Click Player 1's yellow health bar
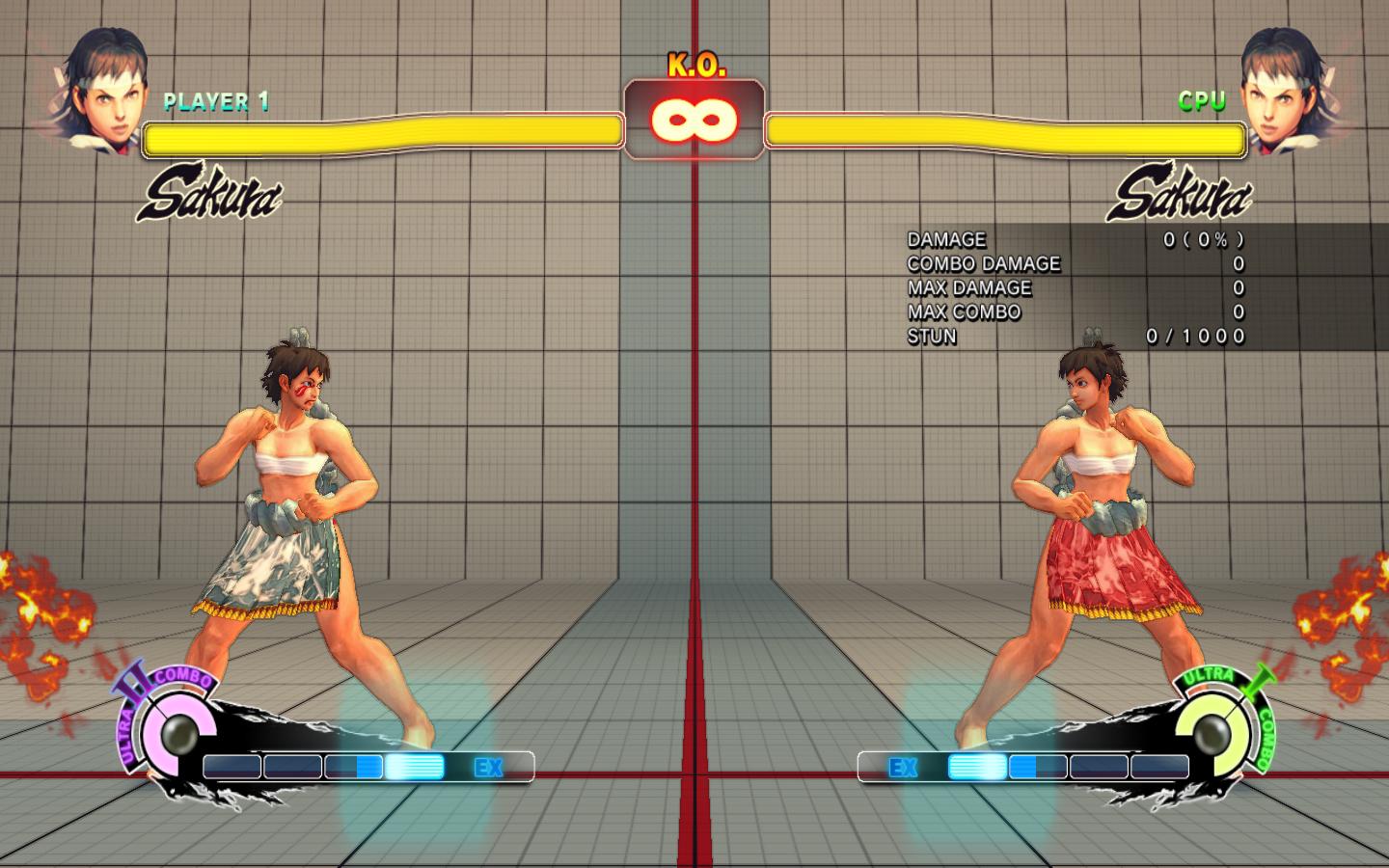This screenshot has width=1389, height=868. point(381,135)
